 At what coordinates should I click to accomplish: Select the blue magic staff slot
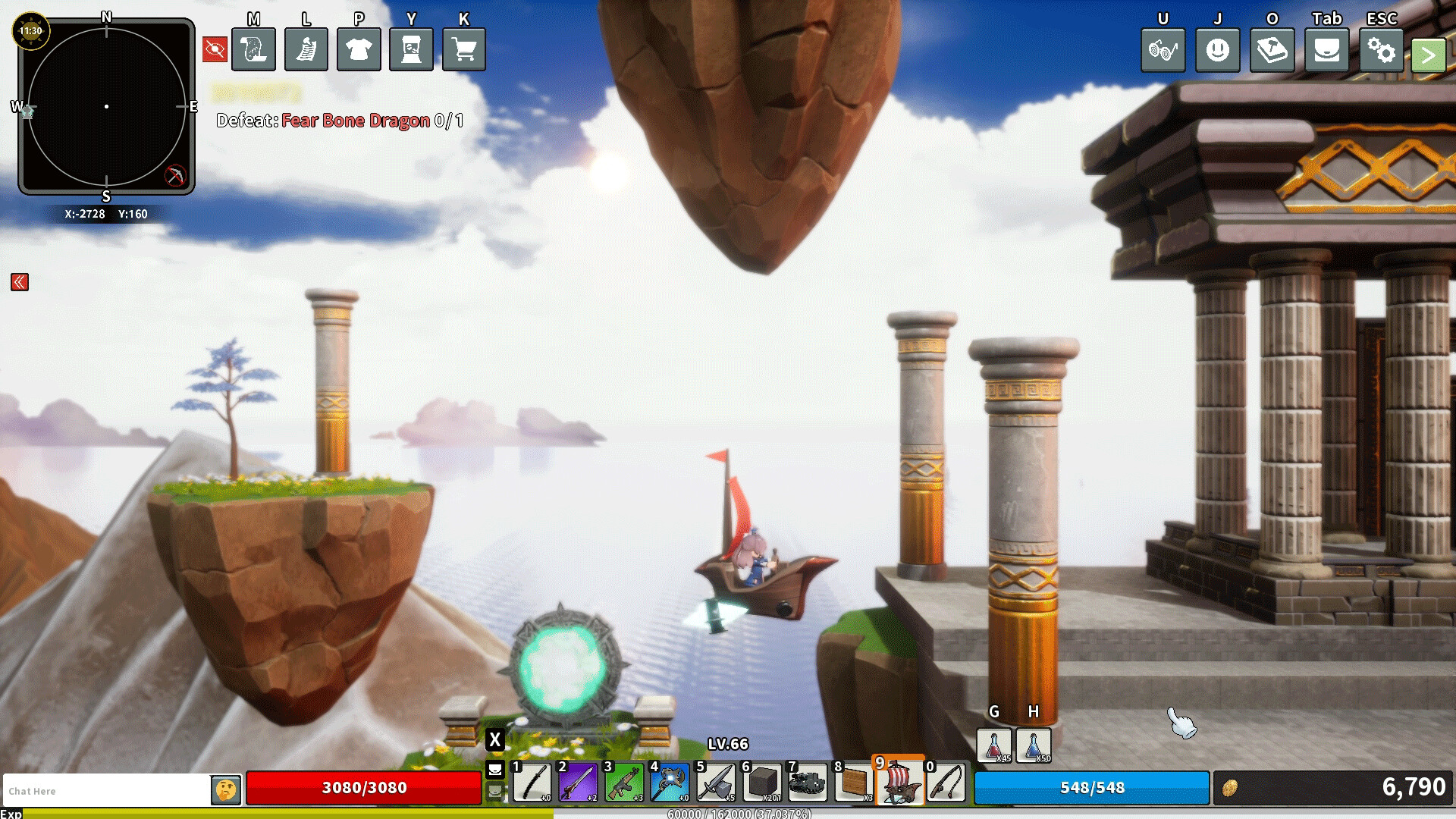670,783
